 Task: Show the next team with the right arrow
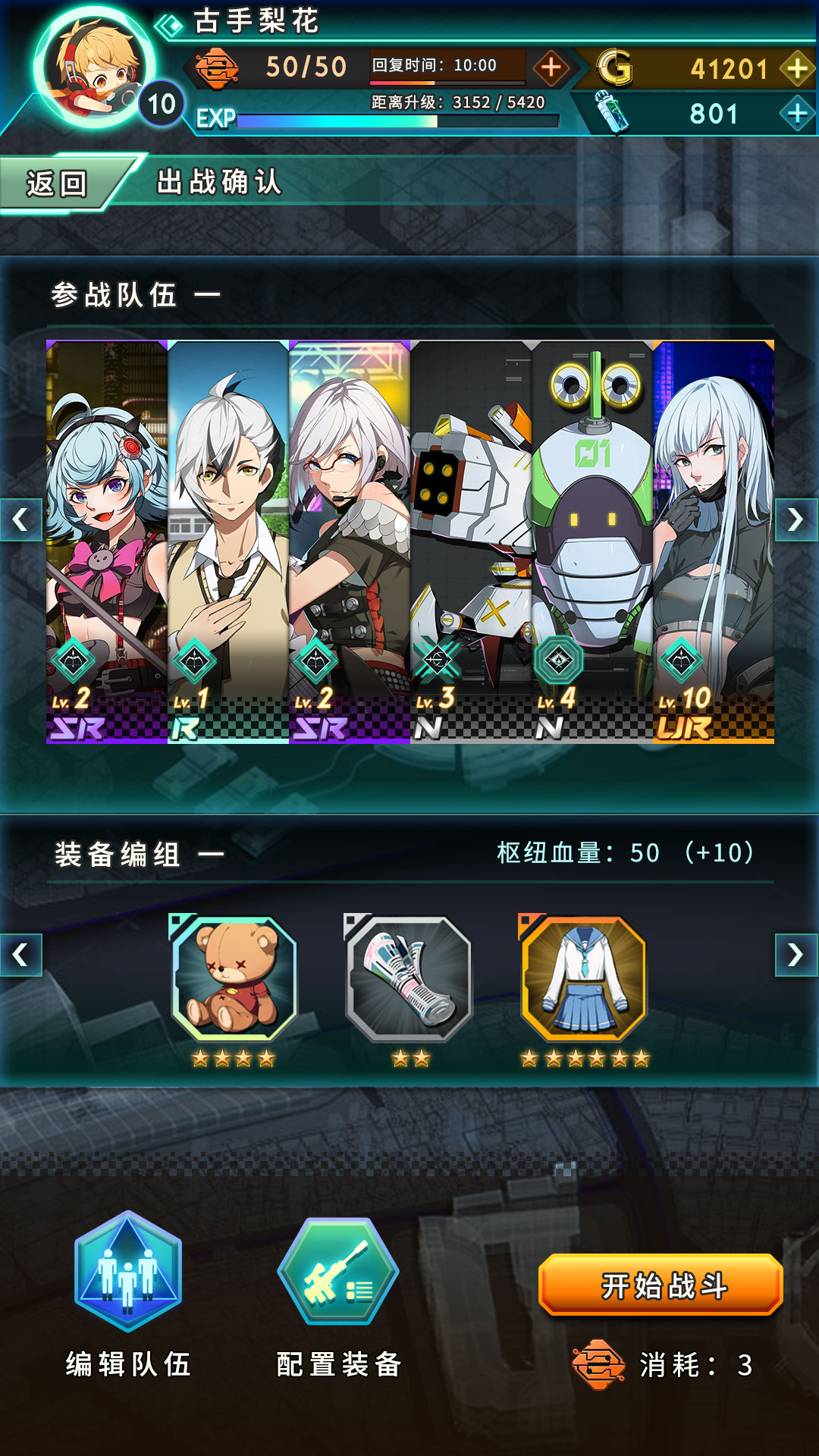click(795, 520)
